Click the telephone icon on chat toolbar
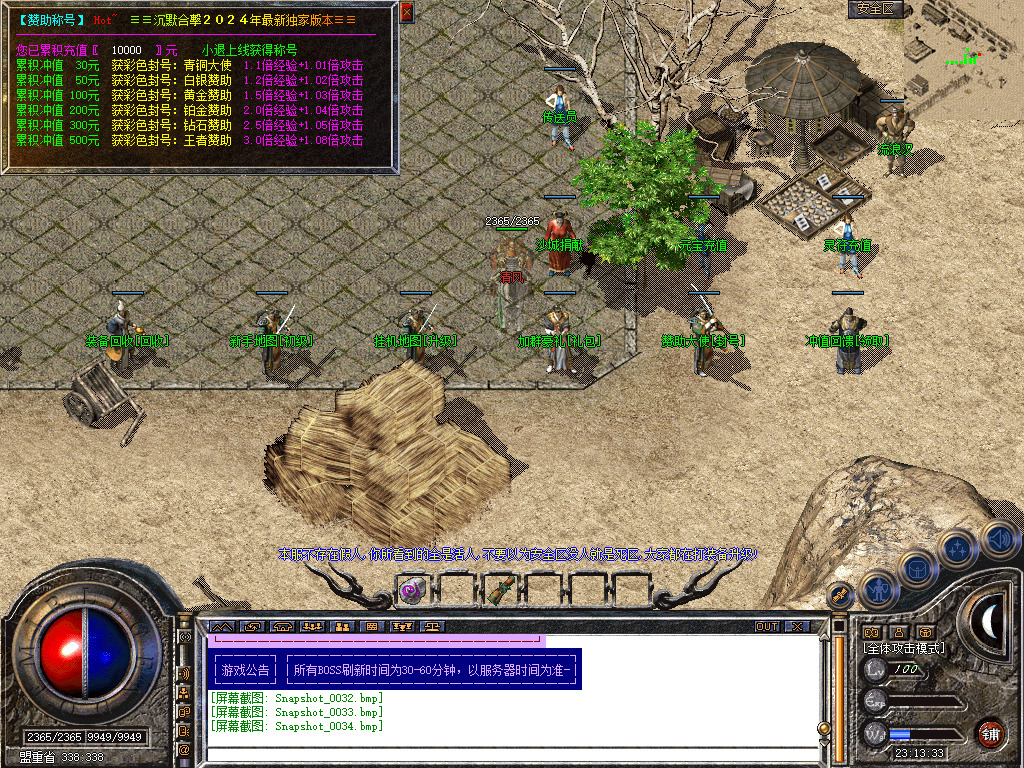 [x=281, y=627]
